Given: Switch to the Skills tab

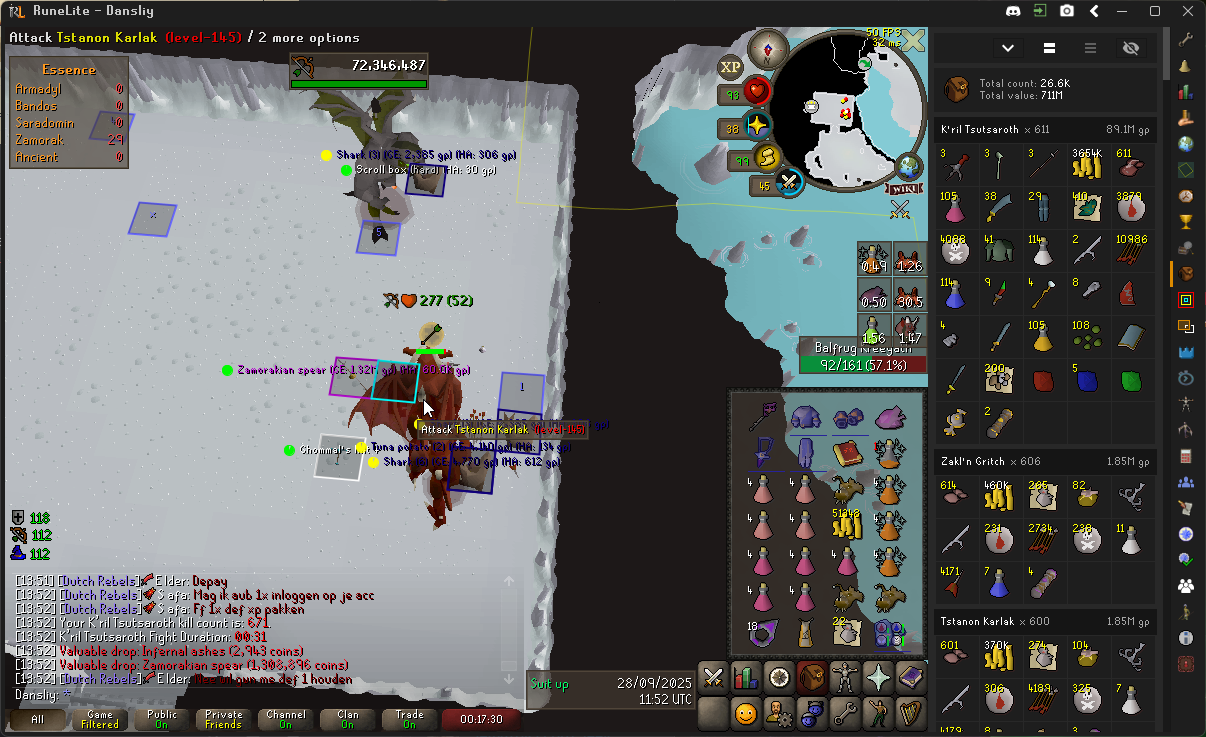Looking at the screenshot, I should (x=745, y=677).
